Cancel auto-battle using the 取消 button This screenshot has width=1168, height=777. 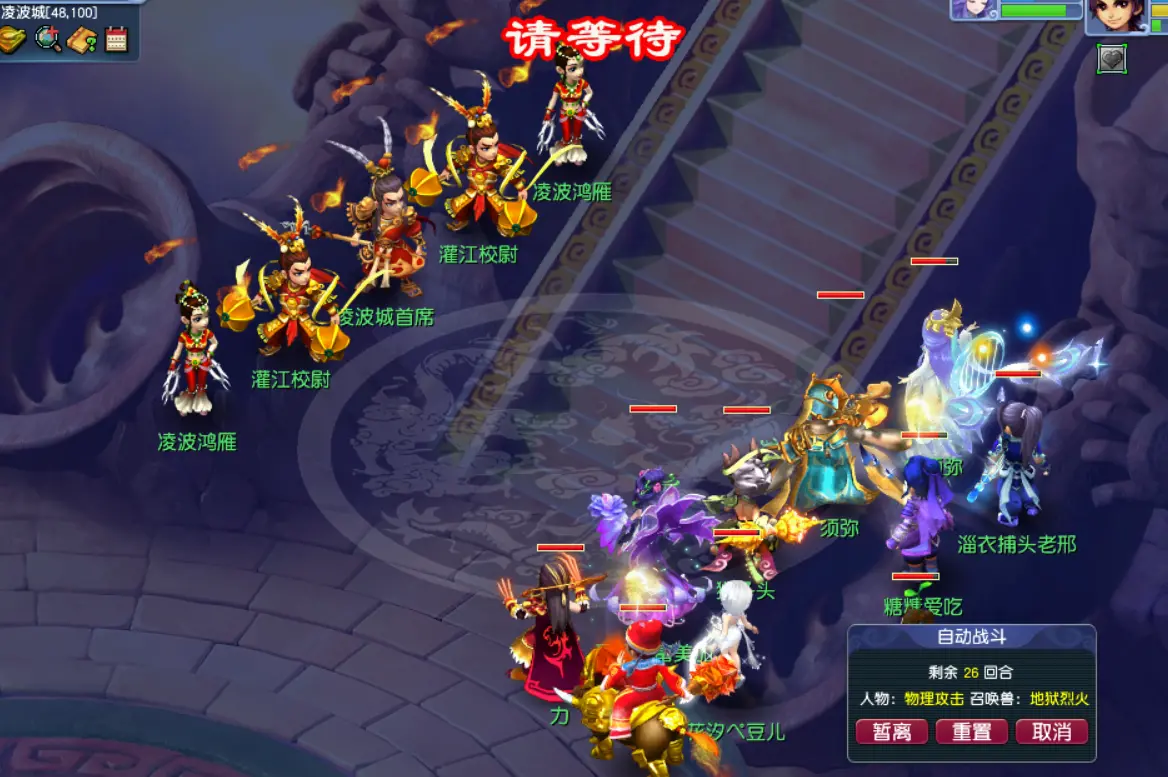point(1051,731)
